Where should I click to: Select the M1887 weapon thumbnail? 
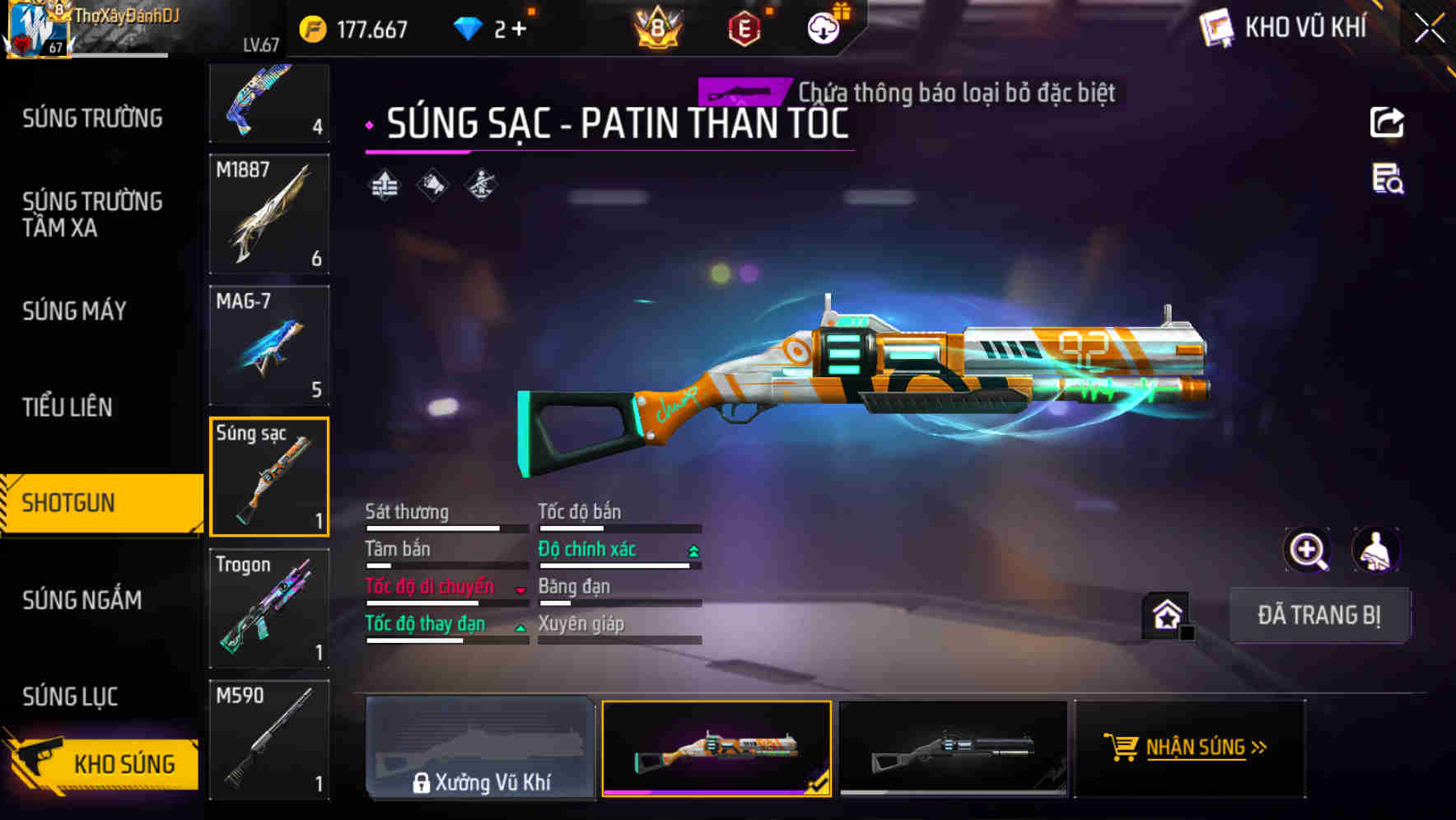pyautogui.click(x=268, y=214)
